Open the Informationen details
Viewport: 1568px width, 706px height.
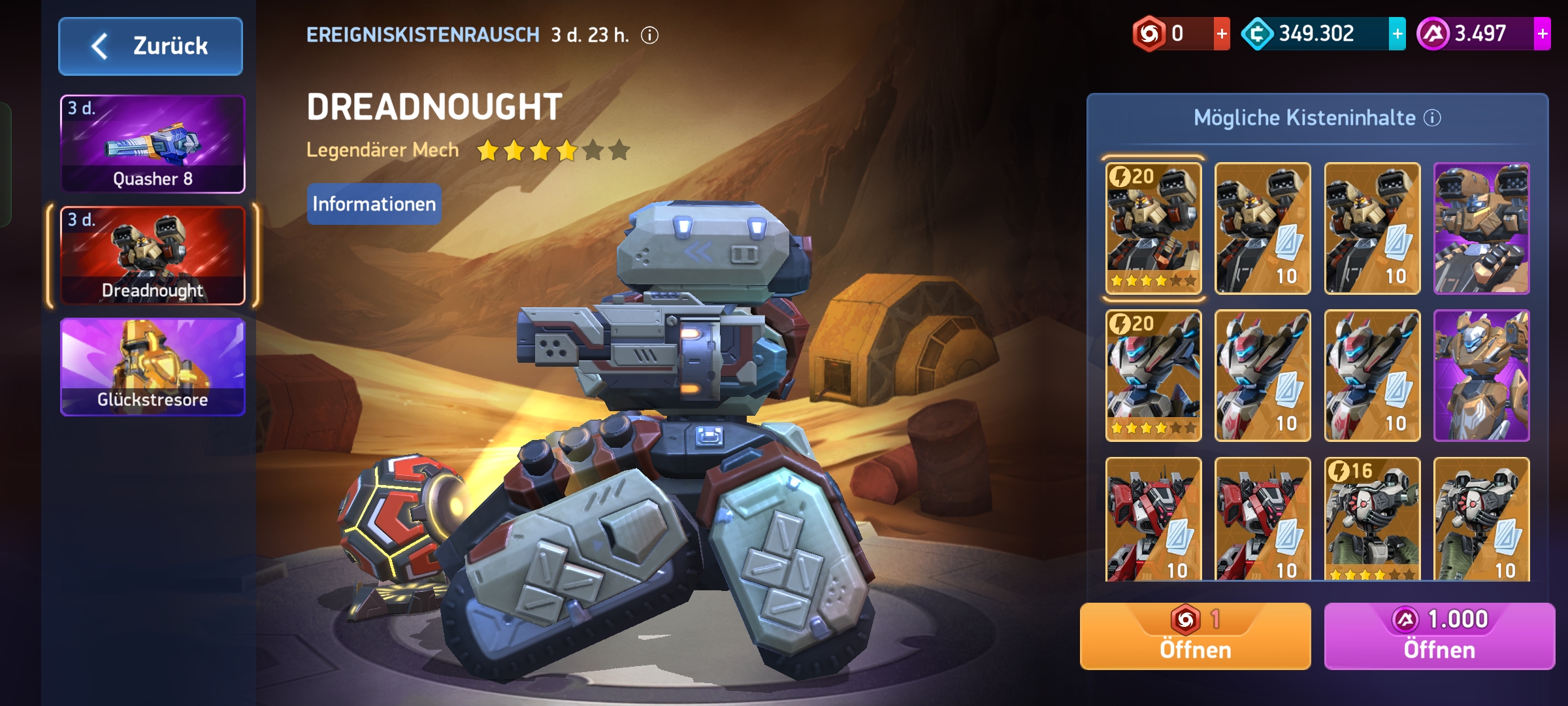tap(374, 204)
